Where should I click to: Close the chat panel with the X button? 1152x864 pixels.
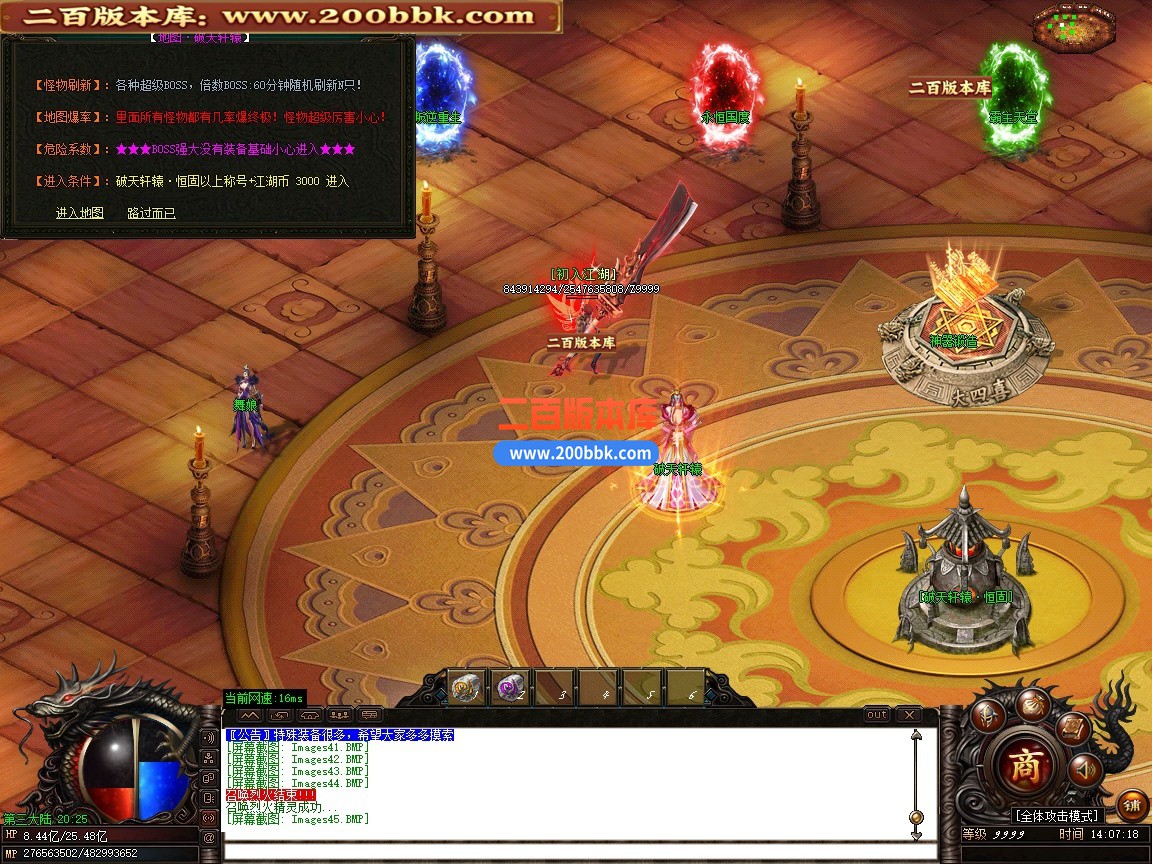click(908, 715)
